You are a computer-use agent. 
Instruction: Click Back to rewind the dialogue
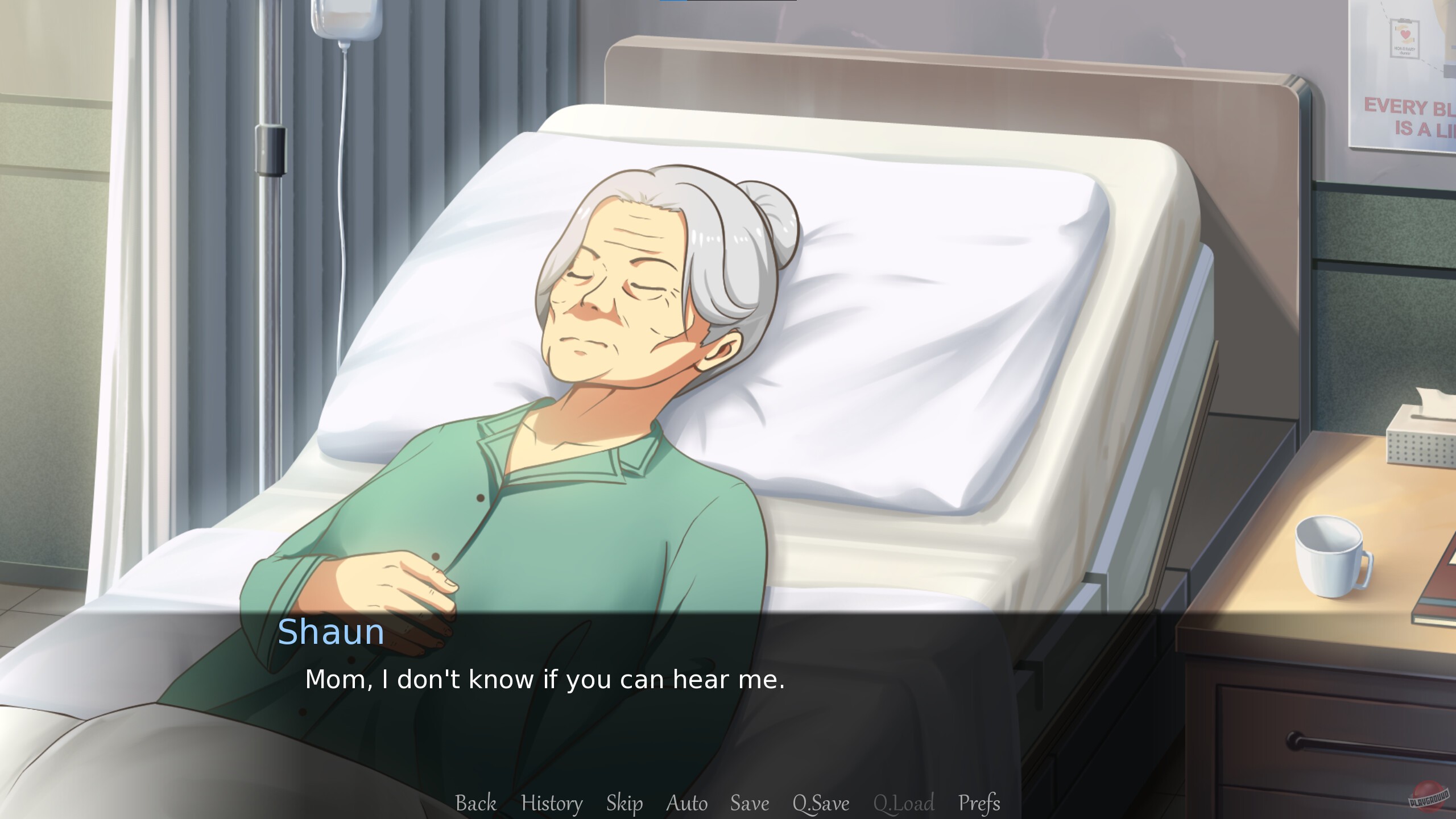tap(476, 804)
